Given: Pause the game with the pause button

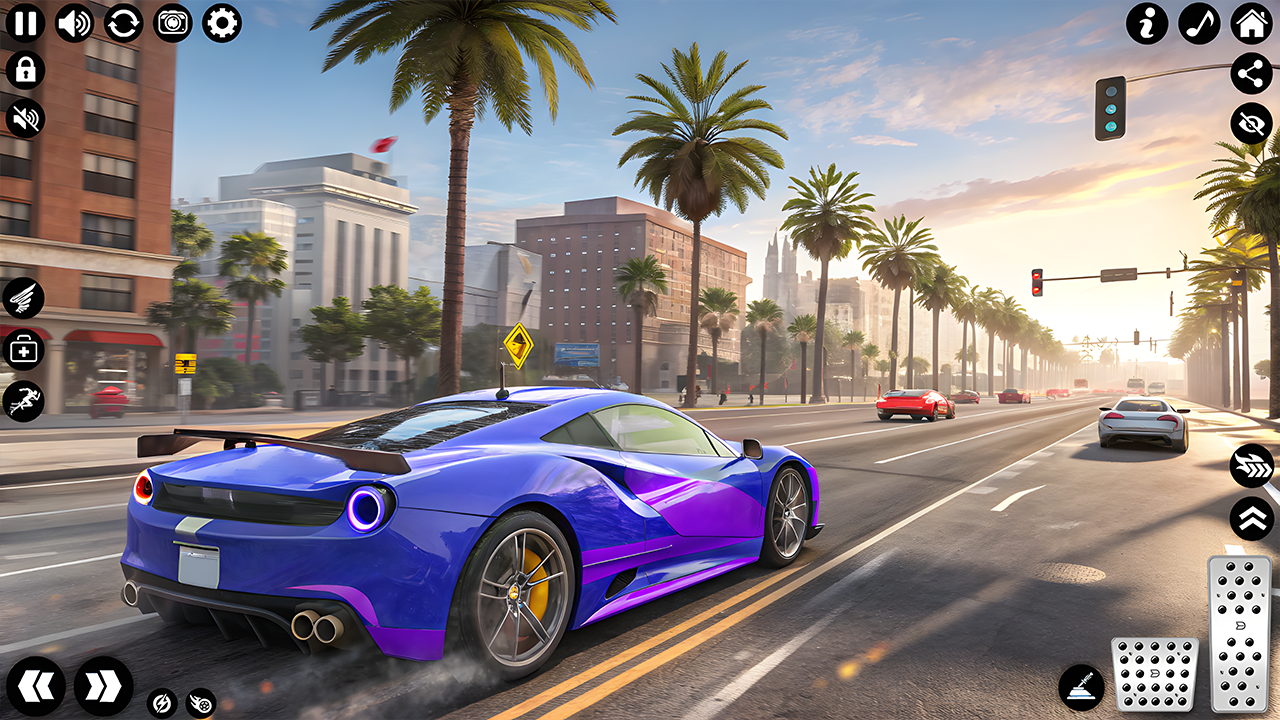Looking at the screenshot, I should 25,22.
